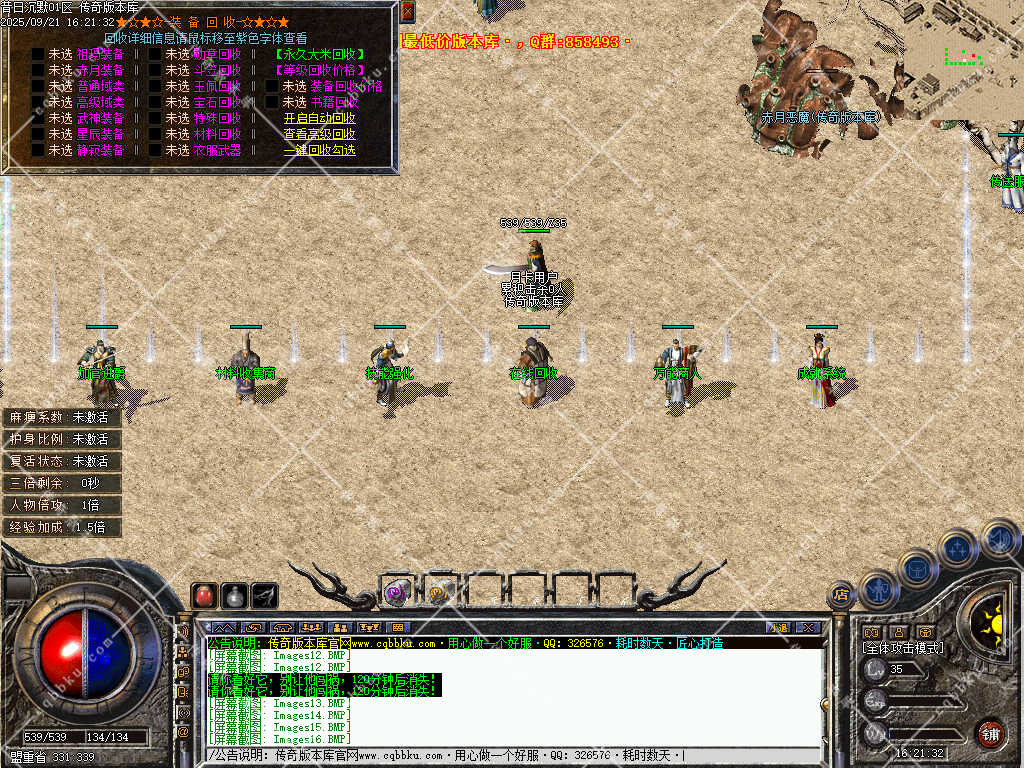The image size is (1024, 768).
Task: Toggle the 赤月装备 recycle checkbox
Action: (37, 70)
